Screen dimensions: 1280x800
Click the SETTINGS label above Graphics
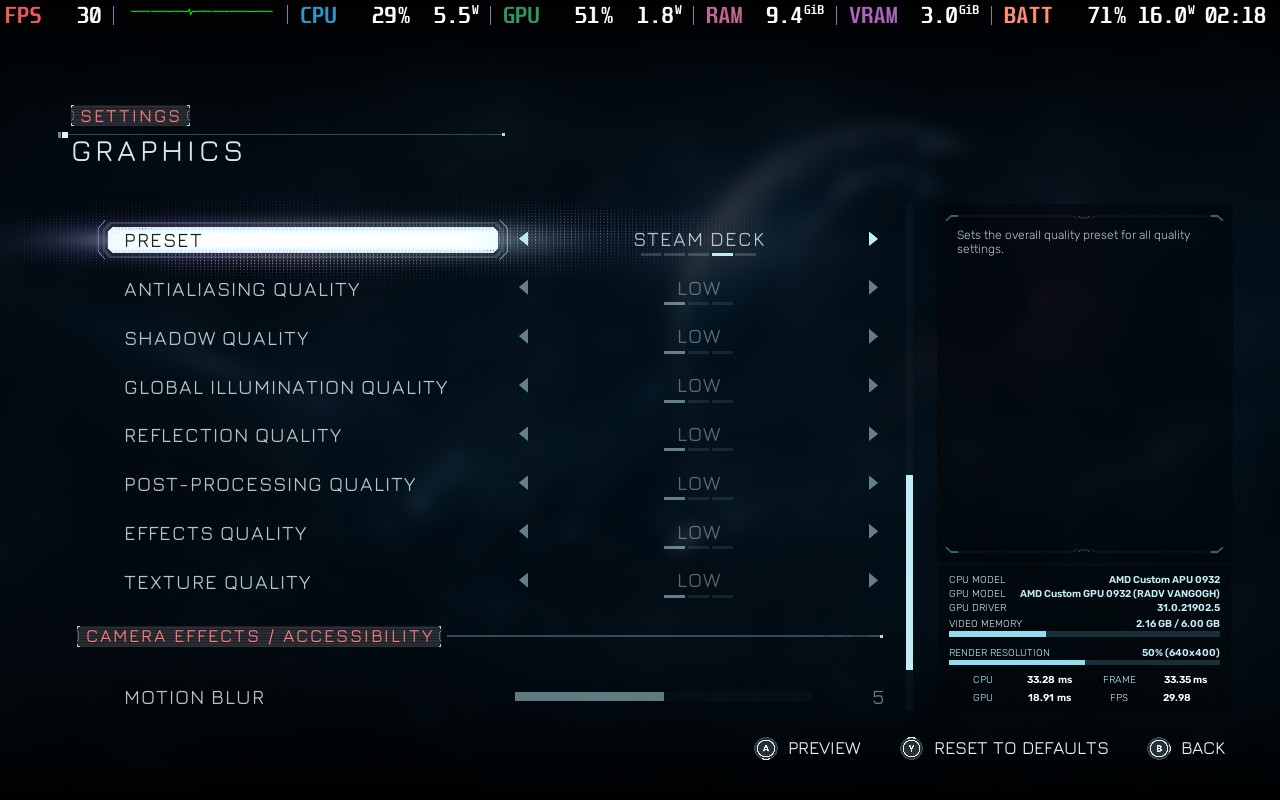pyautogui.click(x=130, y=116)
